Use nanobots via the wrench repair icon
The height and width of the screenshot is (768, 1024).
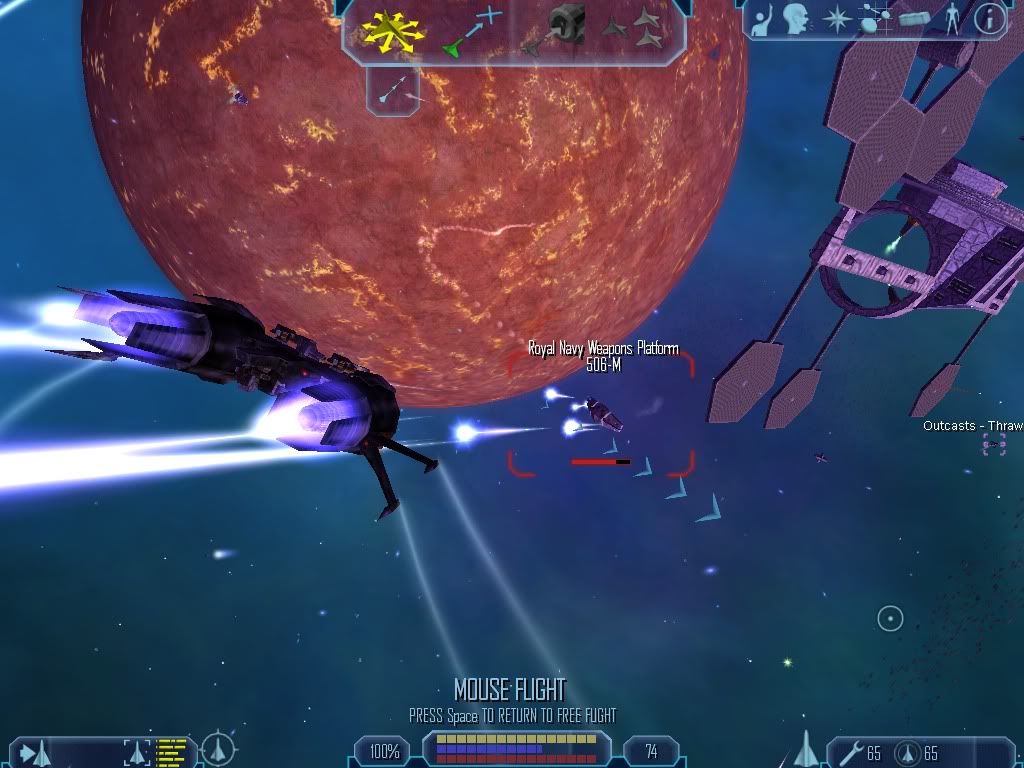tap(848, 752)
